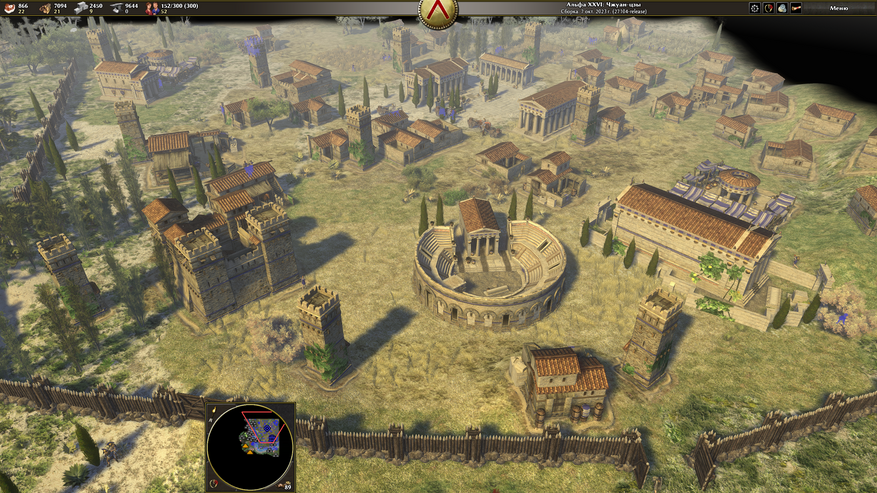Click the red lambda civilization emblem
877x493 pixels.
click(437, 12)
